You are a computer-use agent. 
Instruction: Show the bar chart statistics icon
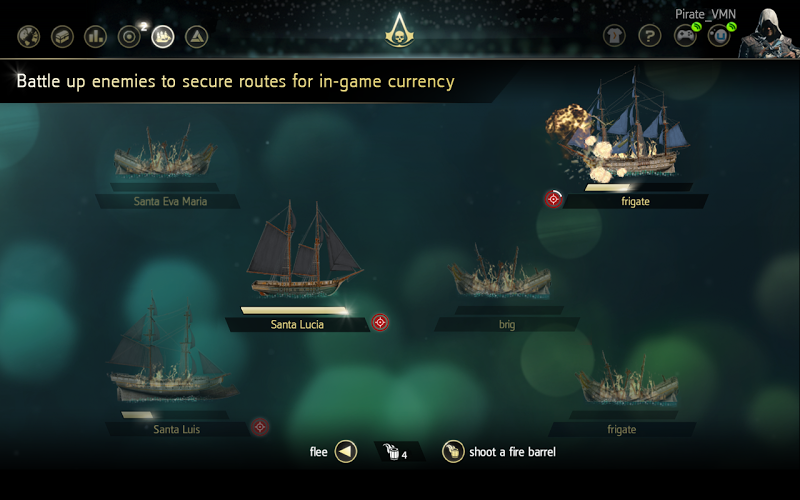(x=95, y=37)
